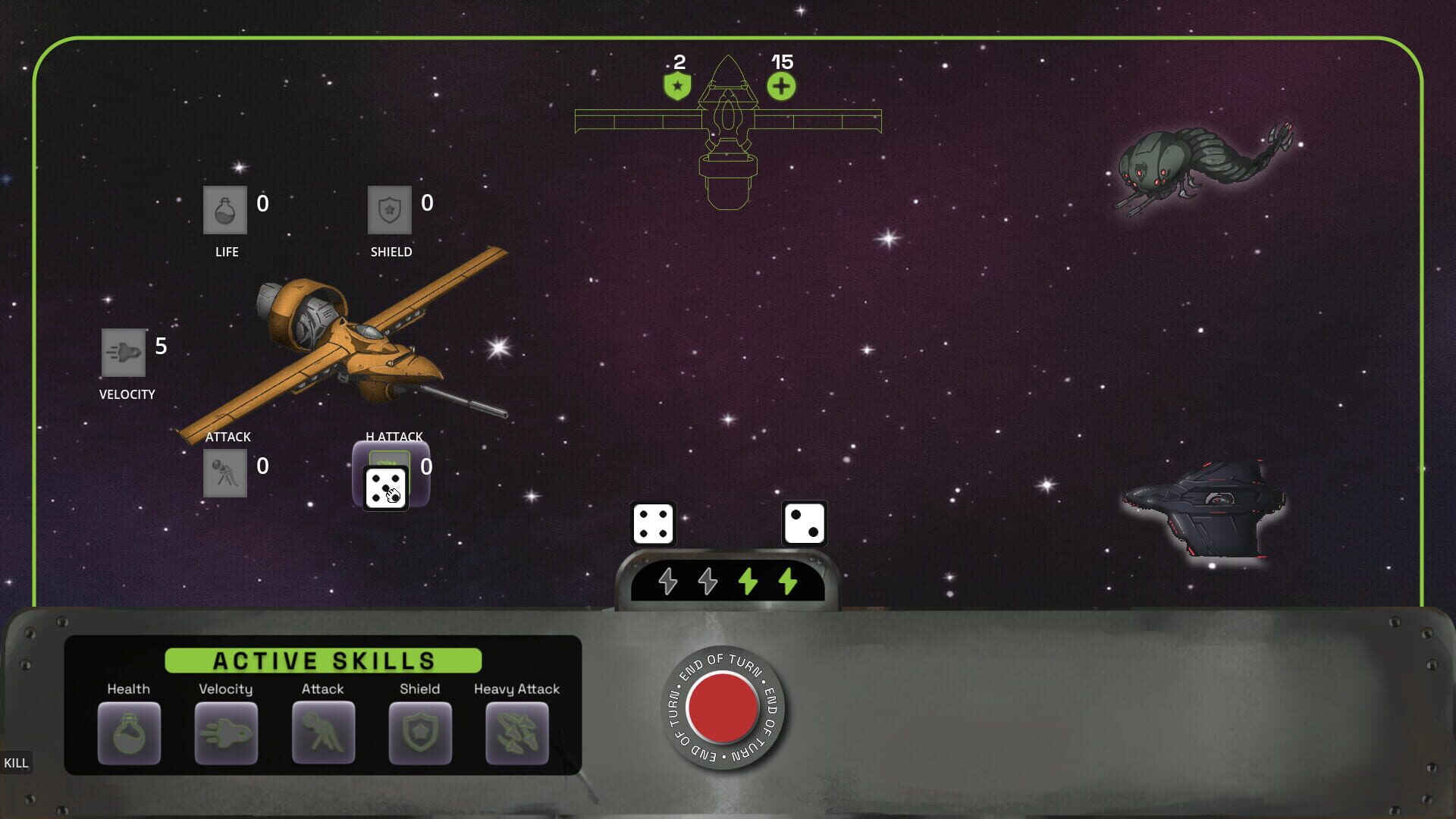Click the green plus 15 health indicator

coord(782,85)
